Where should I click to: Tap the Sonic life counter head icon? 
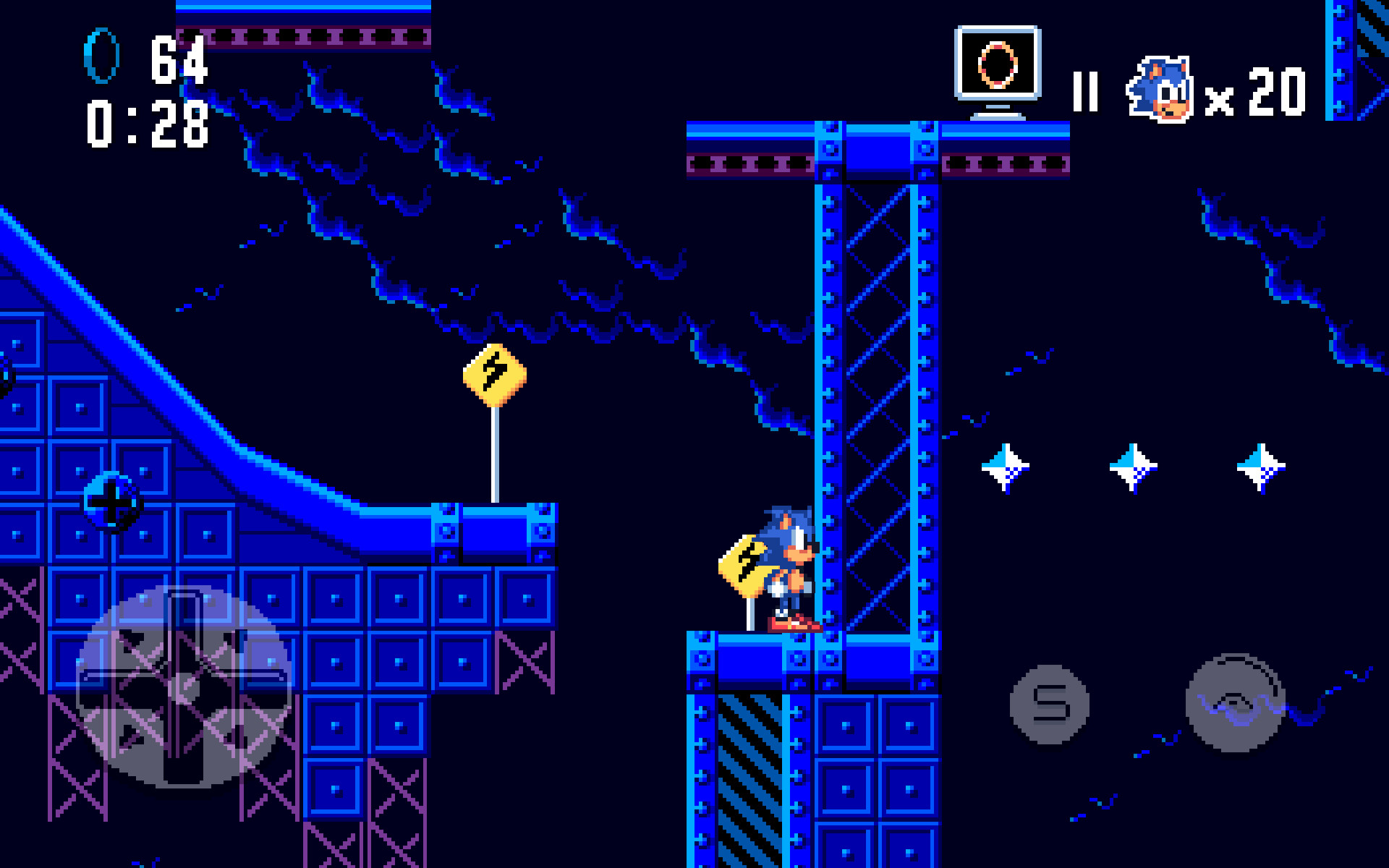coord(1158,87)
